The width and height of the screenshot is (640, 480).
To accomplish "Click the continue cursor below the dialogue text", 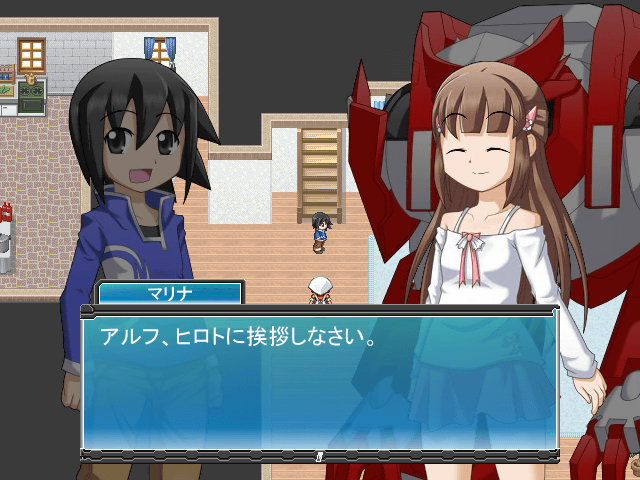I will (x=319, y=455).
